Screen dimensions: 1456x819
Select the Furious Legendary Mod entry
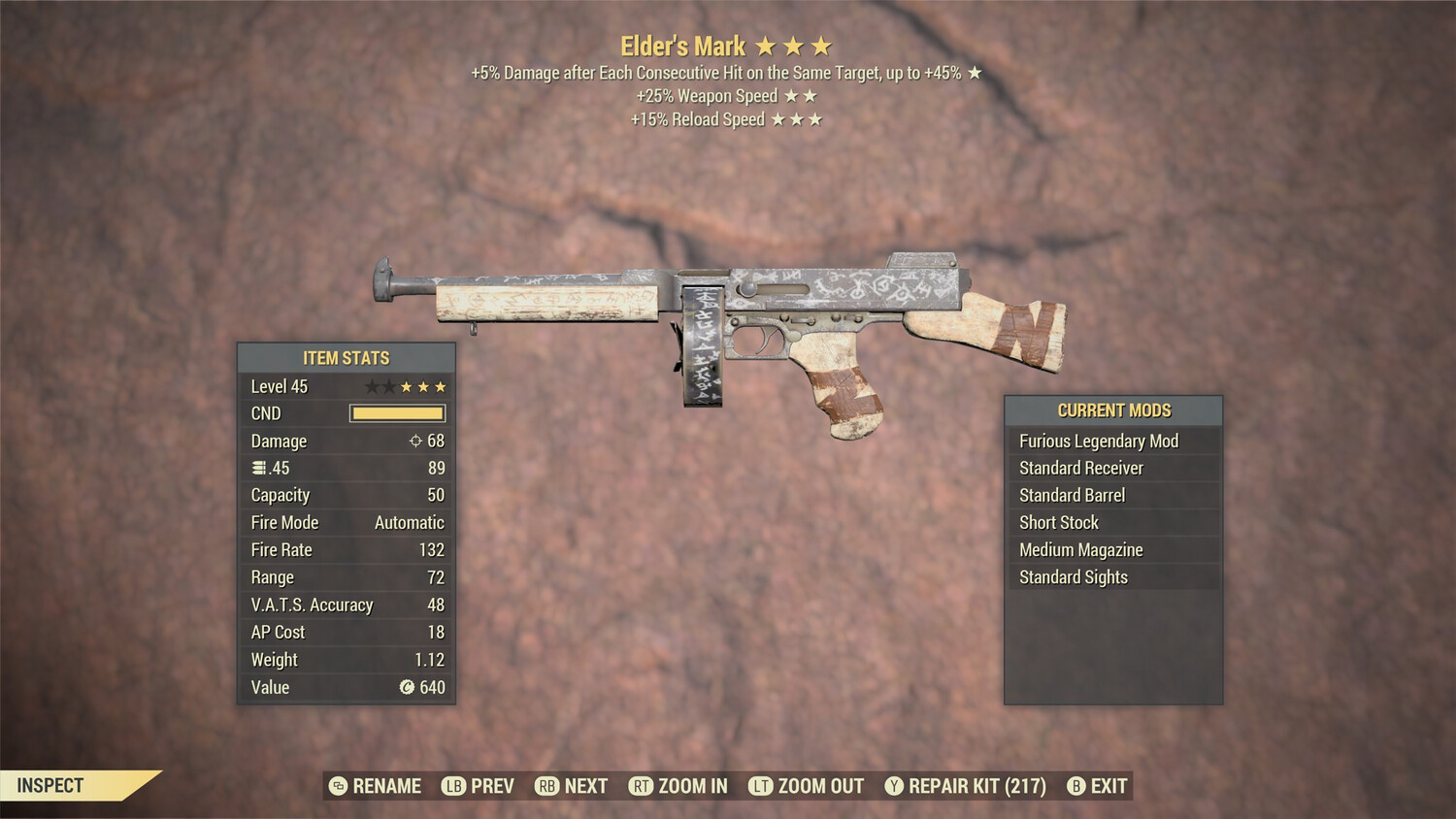pos(1098,441)
